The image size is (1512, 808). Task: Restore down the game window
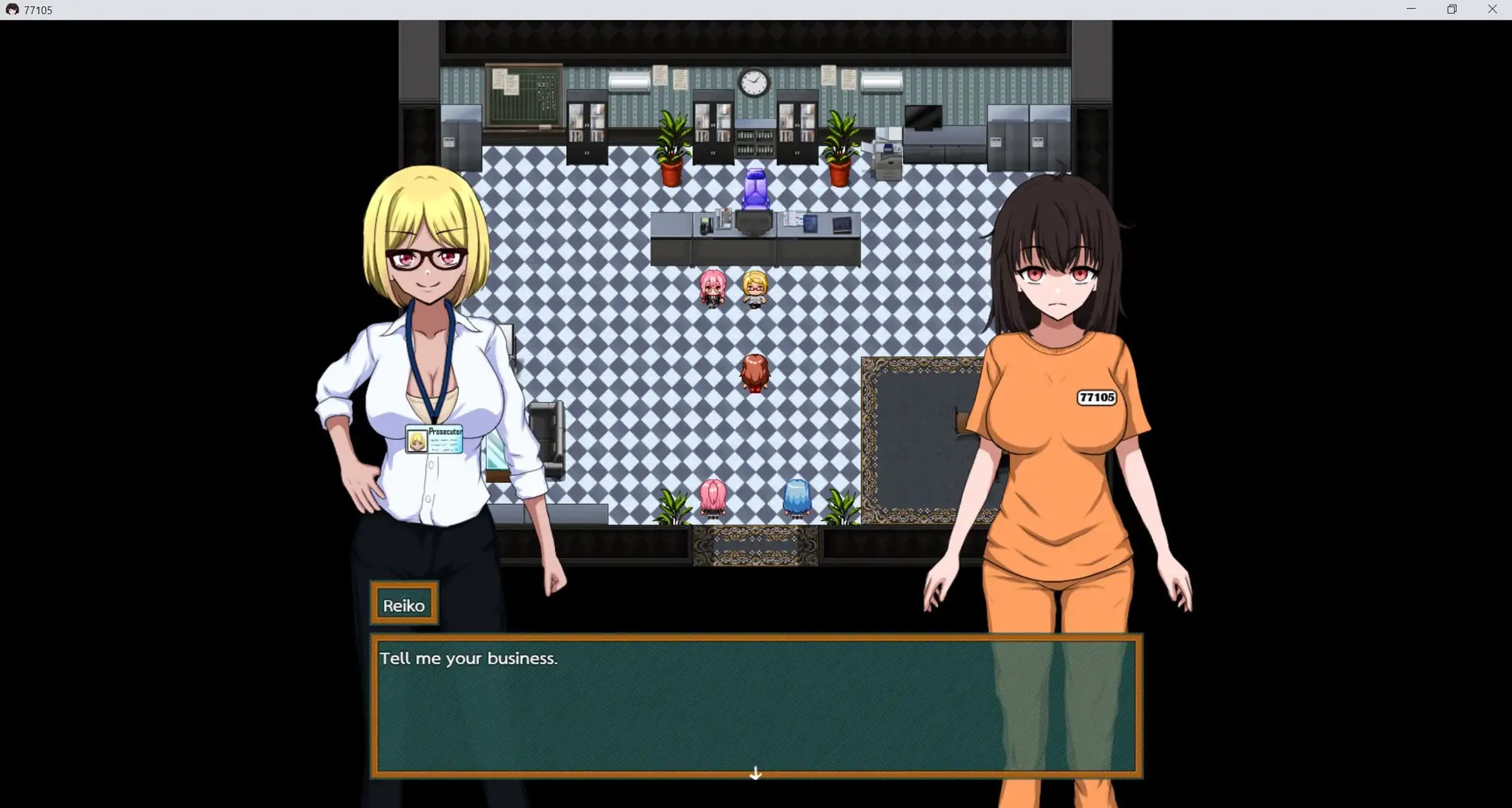coord(1452,9)
